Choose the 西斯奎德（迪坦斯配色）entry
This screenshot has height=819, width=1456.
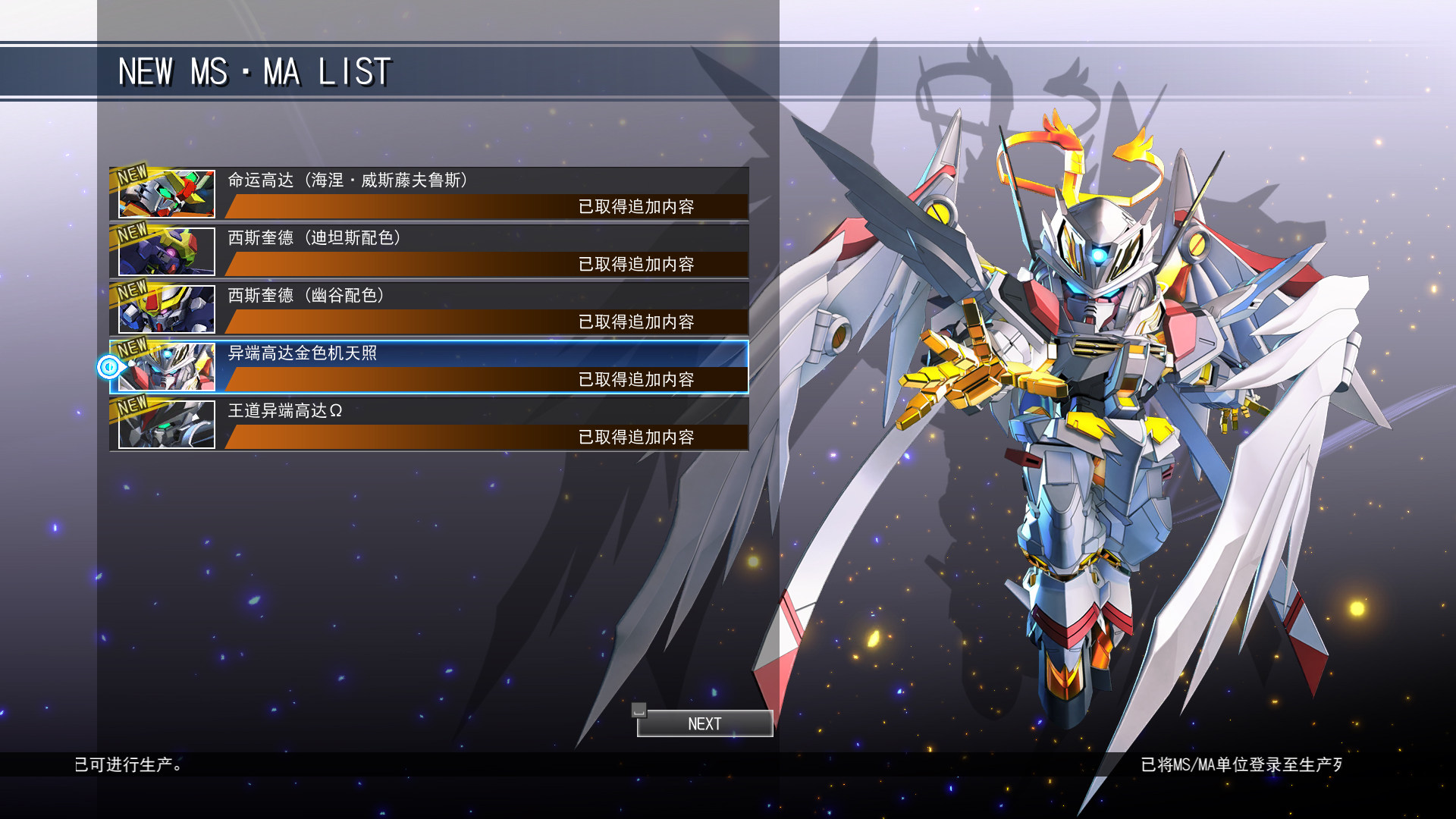click(429, 252)
